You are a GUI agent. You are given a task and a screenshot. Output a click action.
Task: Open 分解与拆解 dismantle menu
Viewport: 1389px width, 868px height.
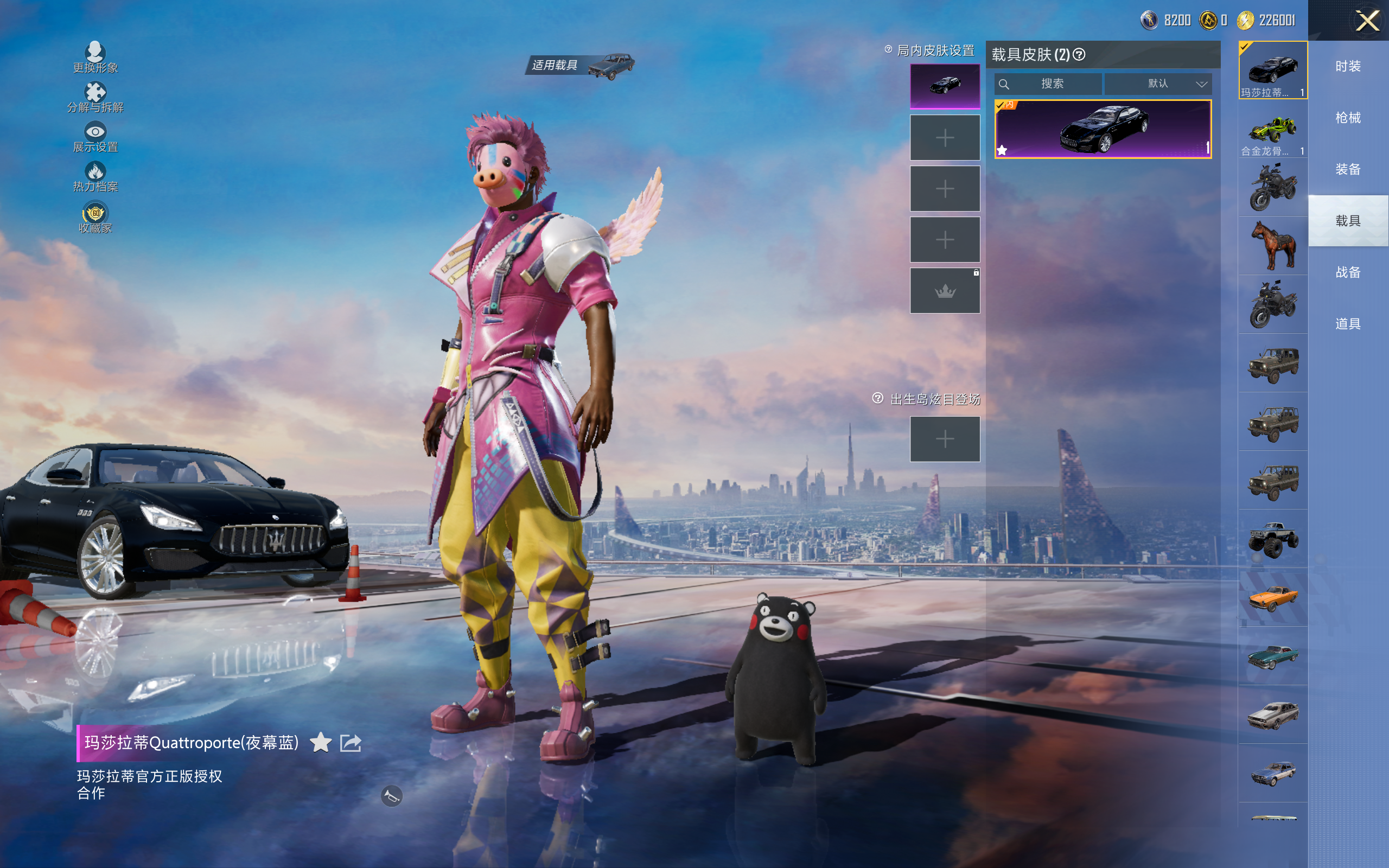coord(95,98)
